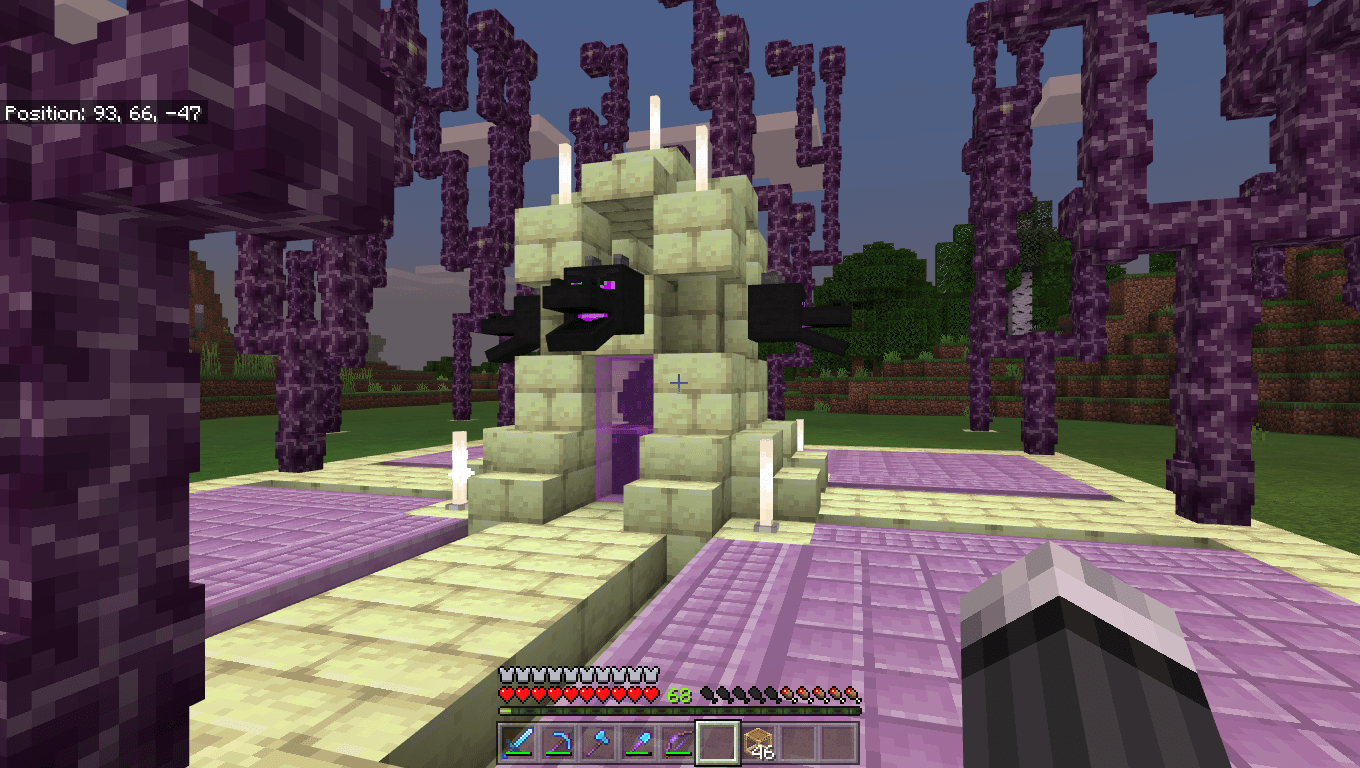Click the last drumstick in the hunger bar

(855, 692)
